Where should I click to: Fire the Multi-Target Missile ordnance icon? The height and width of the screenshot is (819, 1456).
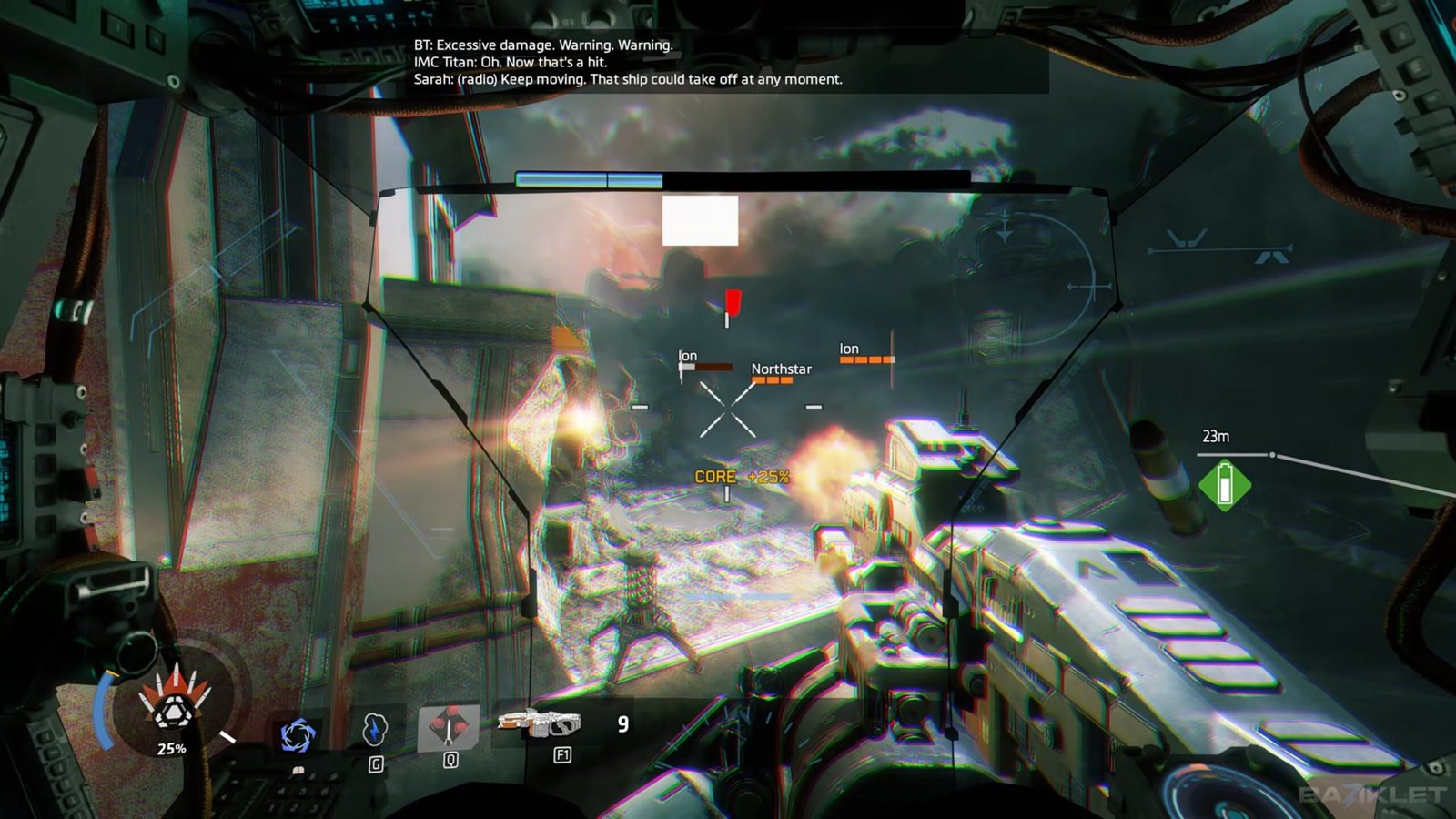point(448,728)
